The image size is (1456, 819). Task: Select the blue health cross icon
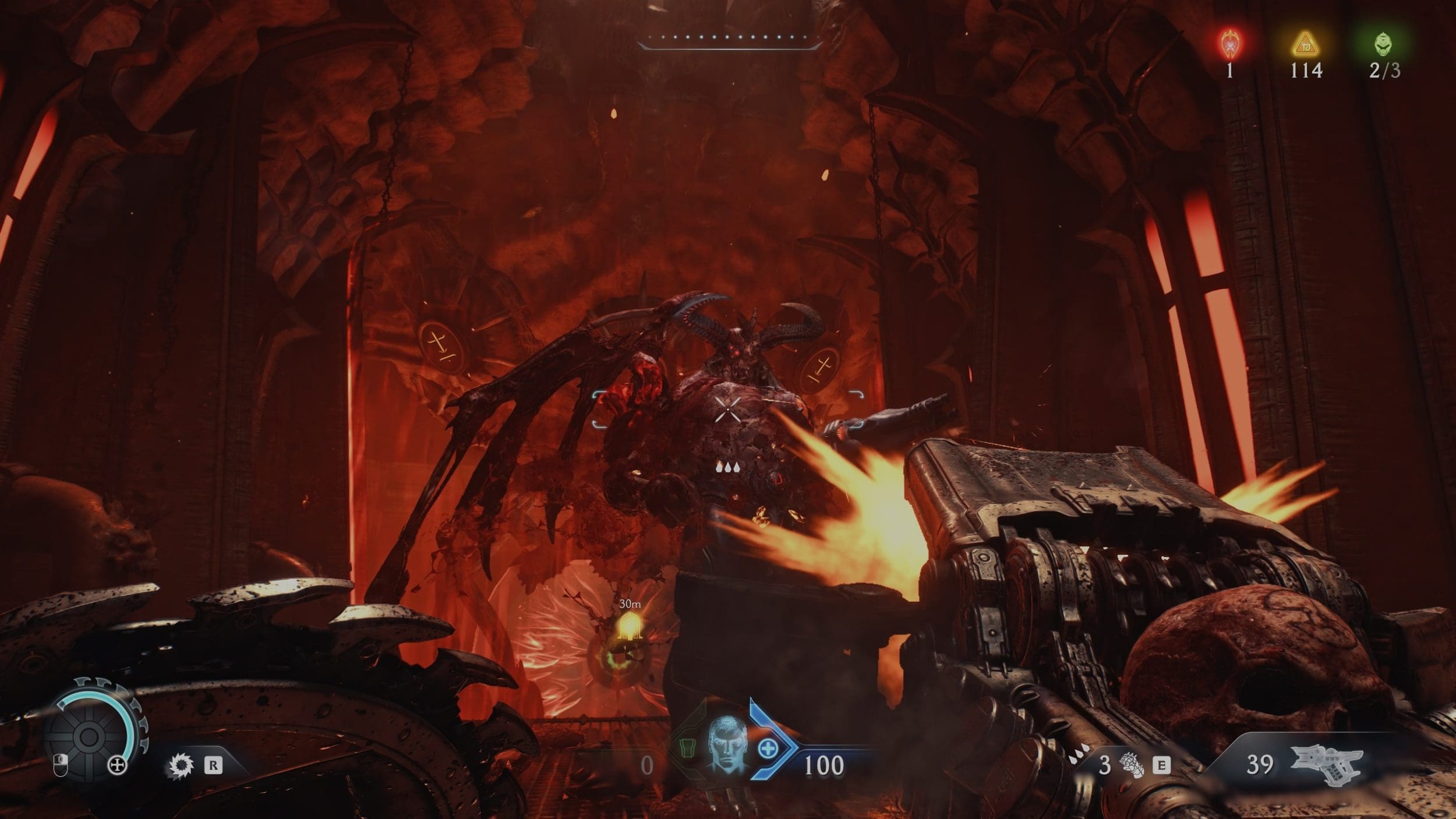(x=768, y=748)
